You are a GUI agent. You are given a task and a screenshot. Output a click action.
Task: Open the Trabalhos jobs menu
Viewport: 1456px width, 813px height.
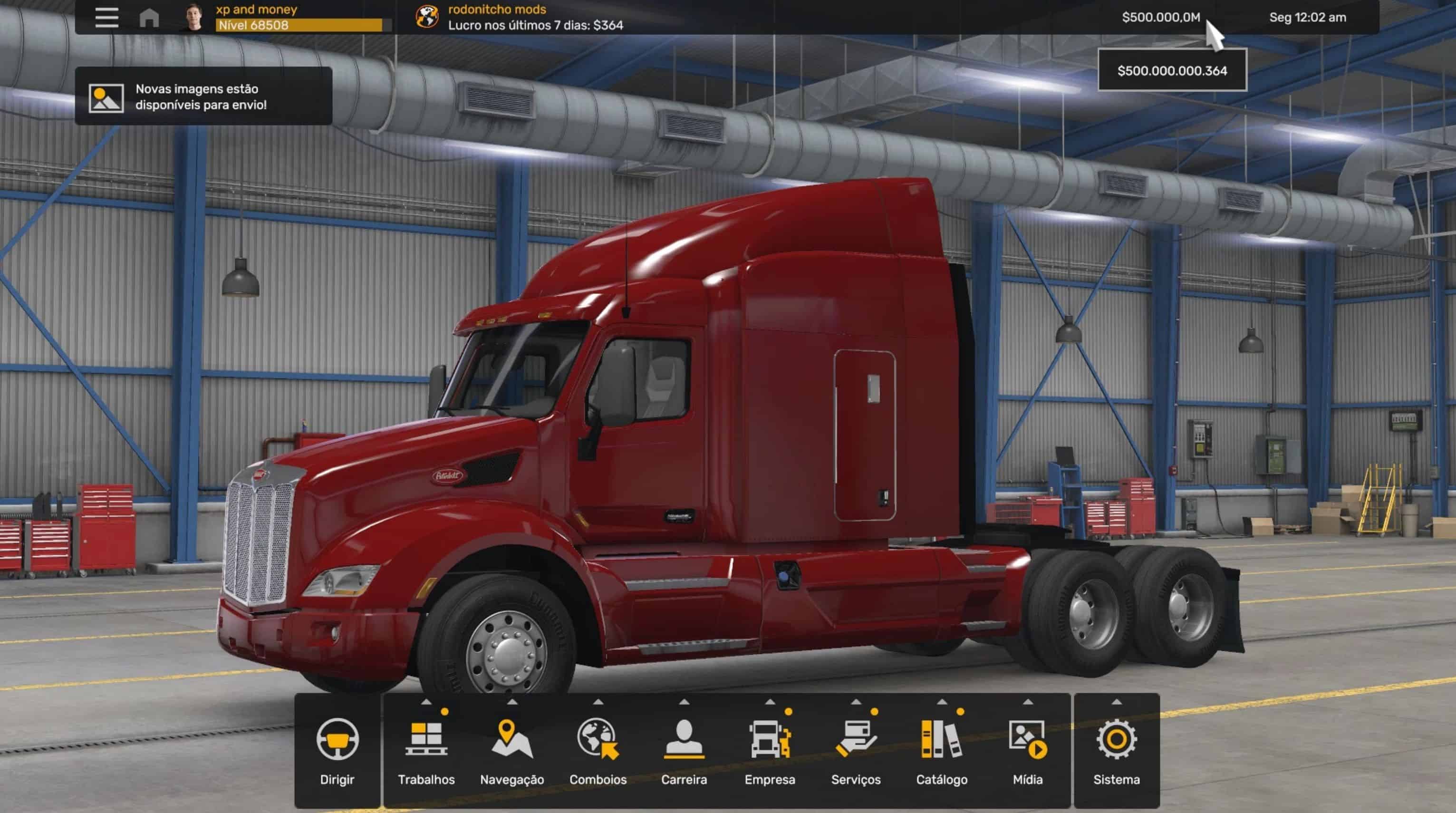point(426,750)
